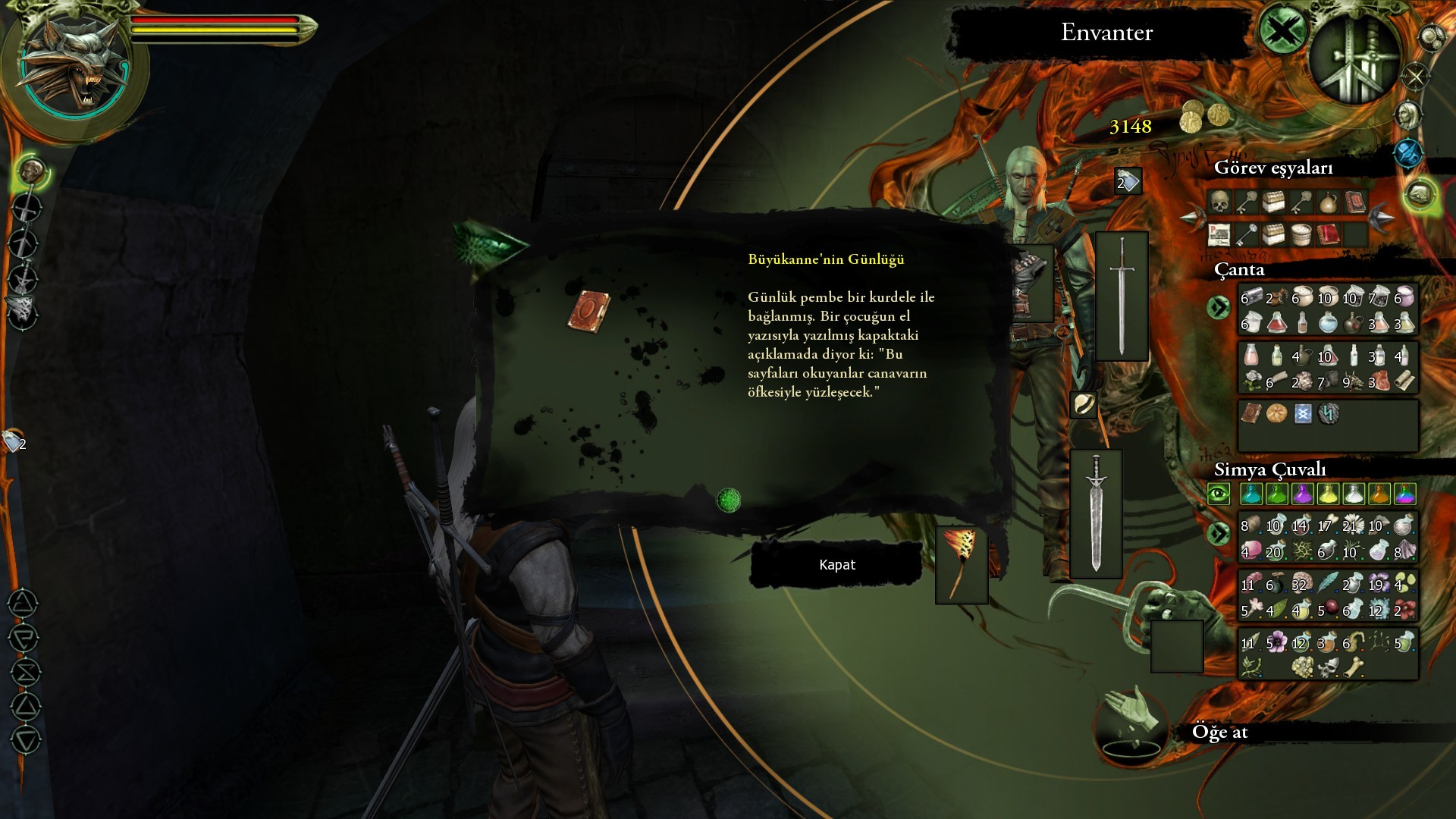Filter alchemy sack by purple potion
The width and height of the screenshot is (1456, 819).
(x=1302, y=494)
